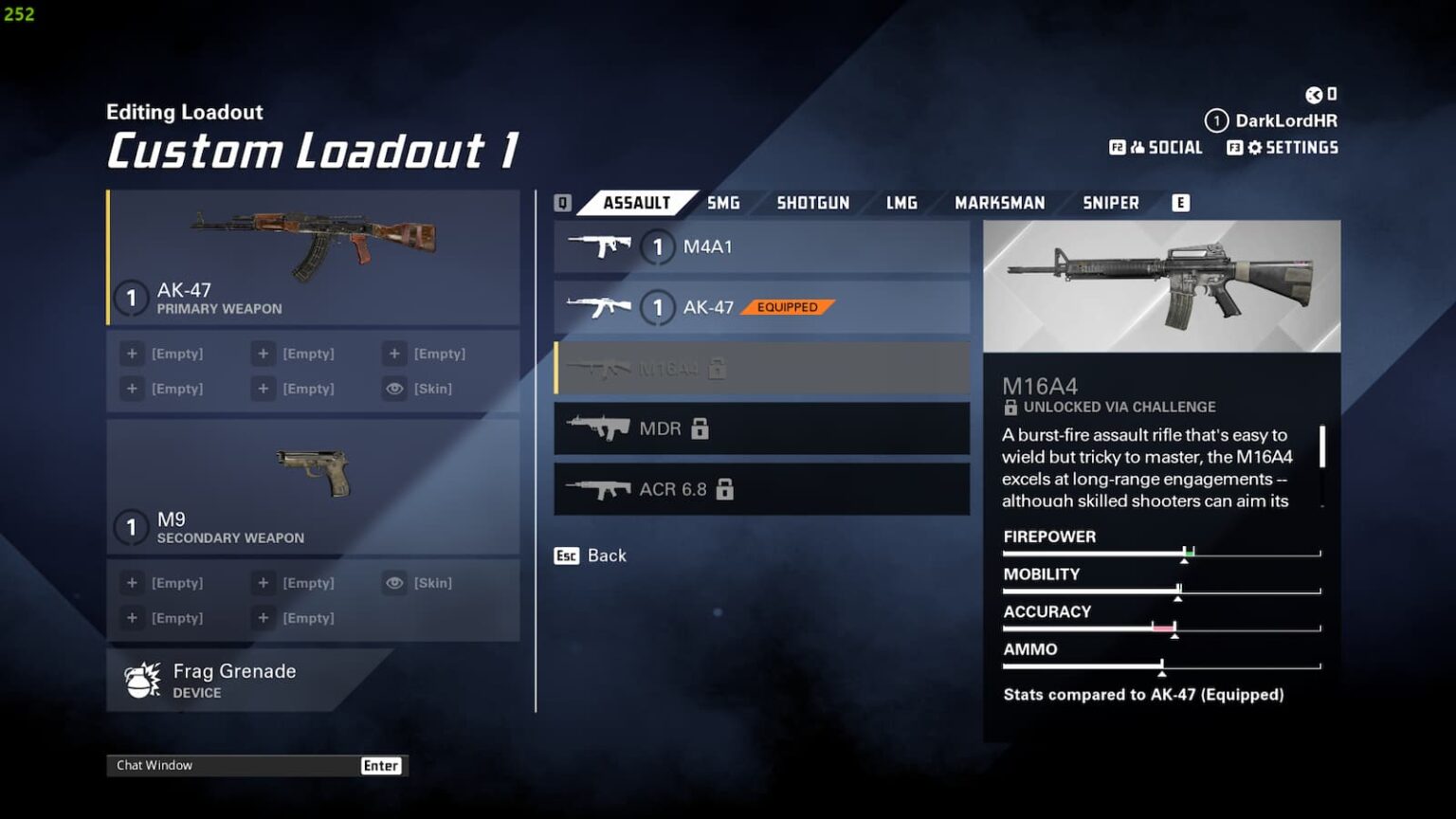
Task: Click the E tab-cycle indicator
Action: (x=1181, y=202)
